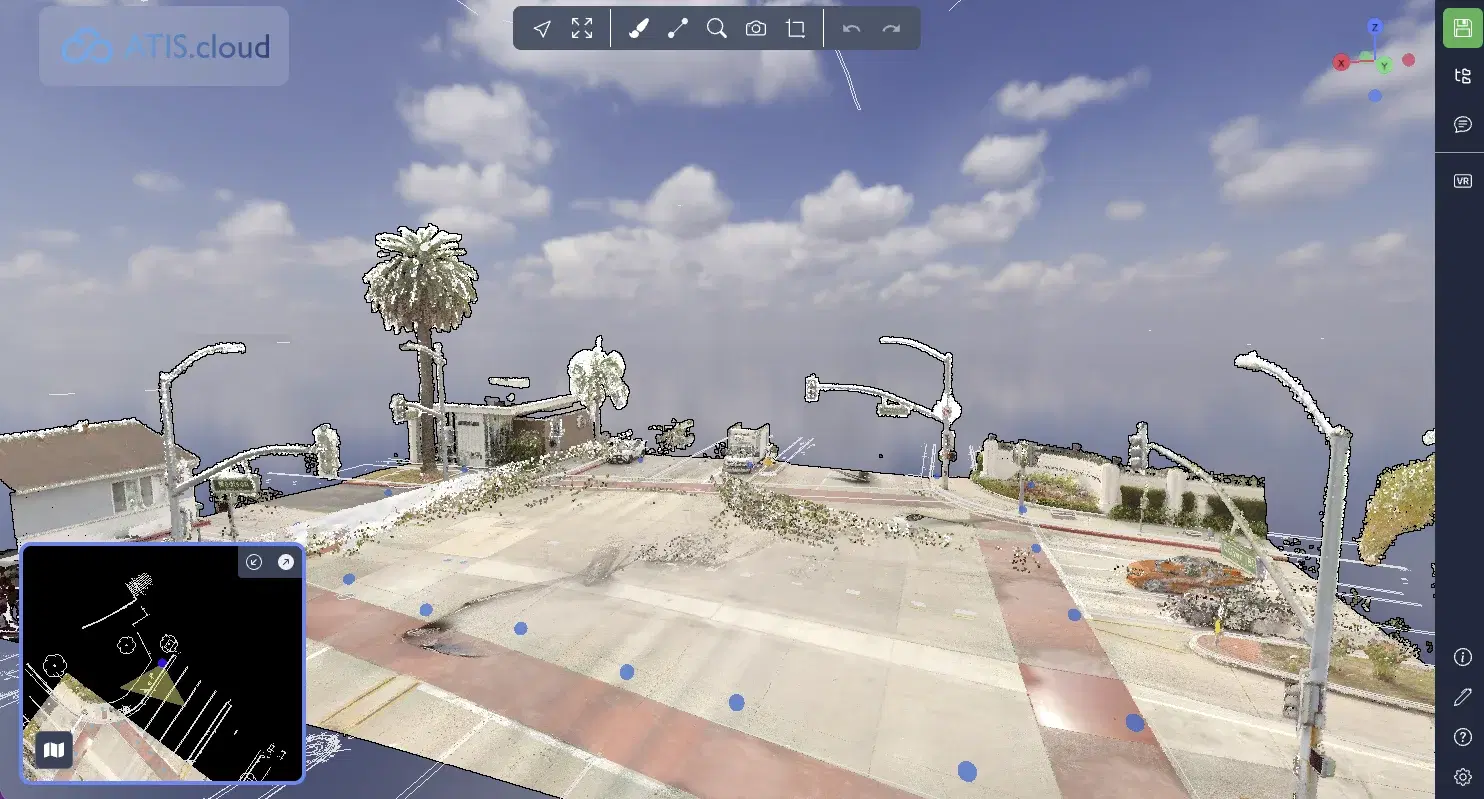This screenshot has width=1484, height=799.
Task: Undo the last action
Action: (x=851, y=28)
